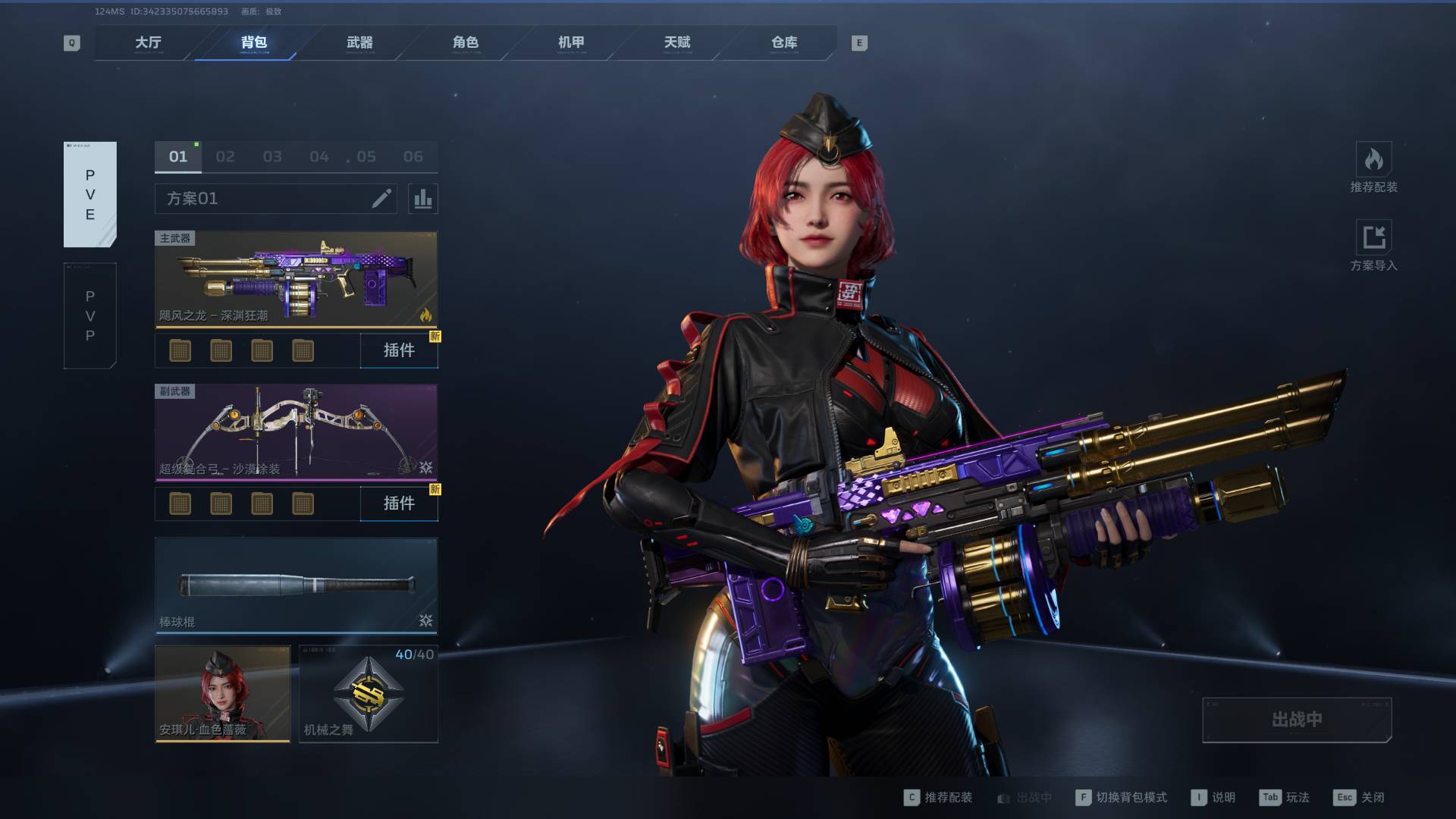Edit the 方案01 loadout name
Viewport: 1456px width, 819px height.
click(x=381, y=199)
